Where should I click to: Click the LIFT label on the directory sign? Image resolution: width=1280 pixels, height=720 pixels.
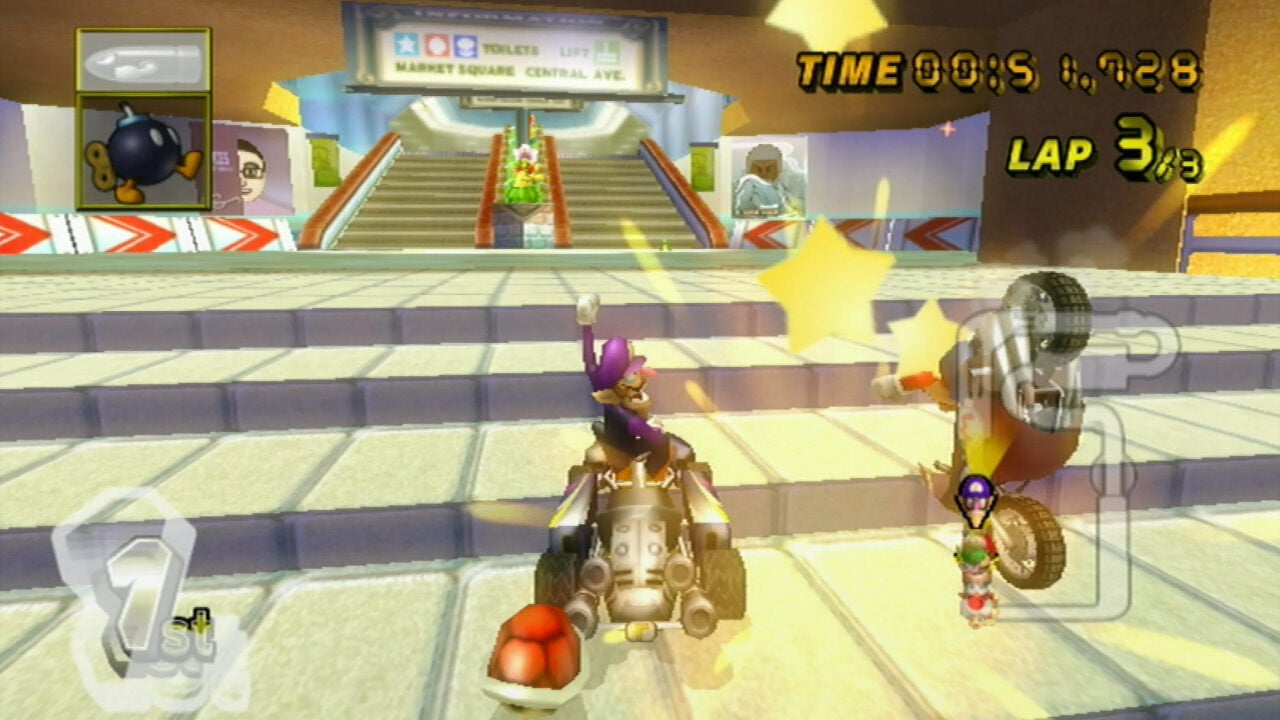point(575,50)
